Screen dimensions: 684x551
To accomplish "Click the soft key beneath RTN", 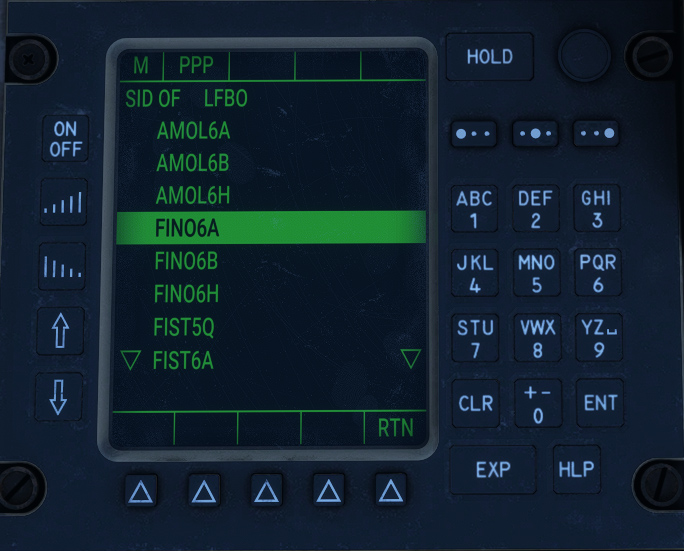I will pyautogui.click(x=392, y=491).
